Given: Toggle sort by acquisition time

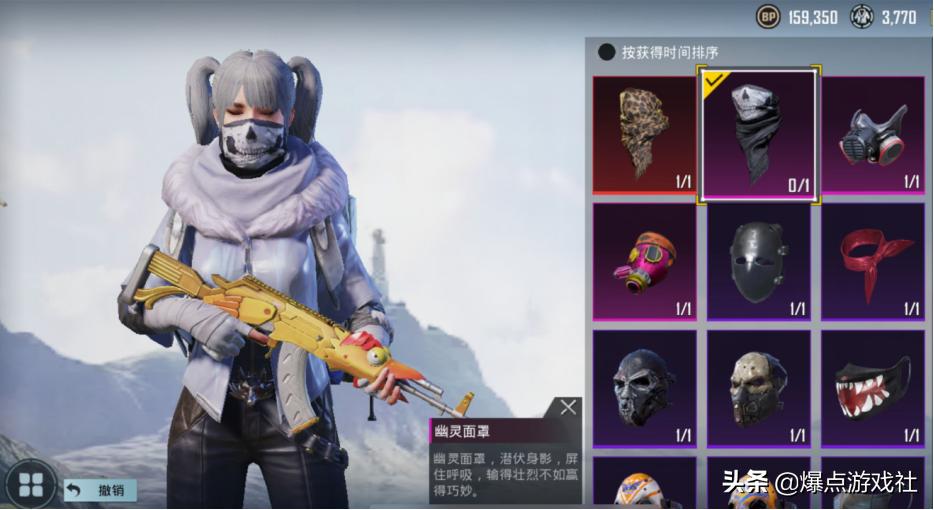Looking at the screenshot, I should [x=607, y=52].
